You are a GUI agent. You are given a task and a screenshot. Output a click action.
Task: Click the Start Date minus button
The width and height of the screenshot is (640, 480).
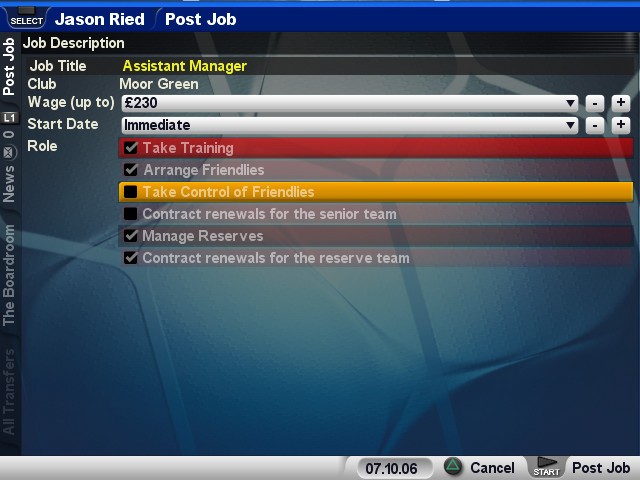click(594, 125)
